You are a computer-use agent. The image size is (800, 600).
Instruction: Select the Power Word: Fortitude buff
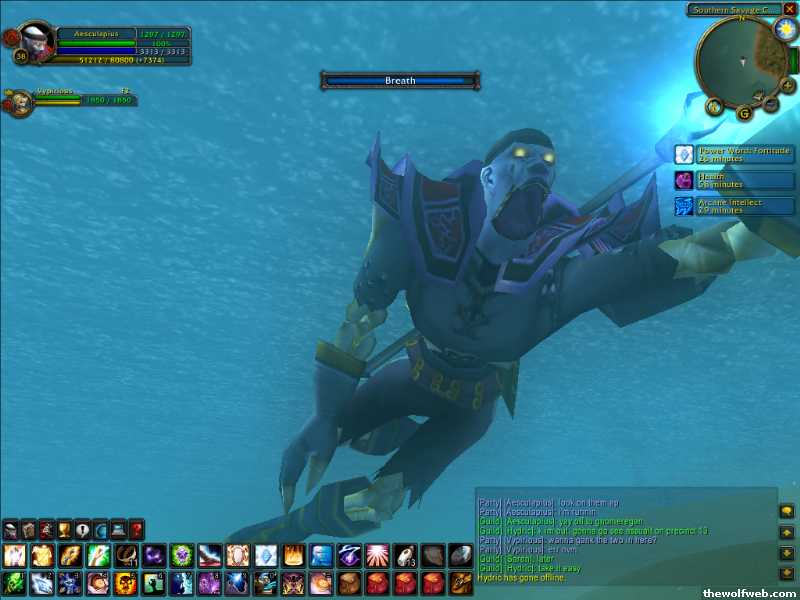[x=684, y=154]
